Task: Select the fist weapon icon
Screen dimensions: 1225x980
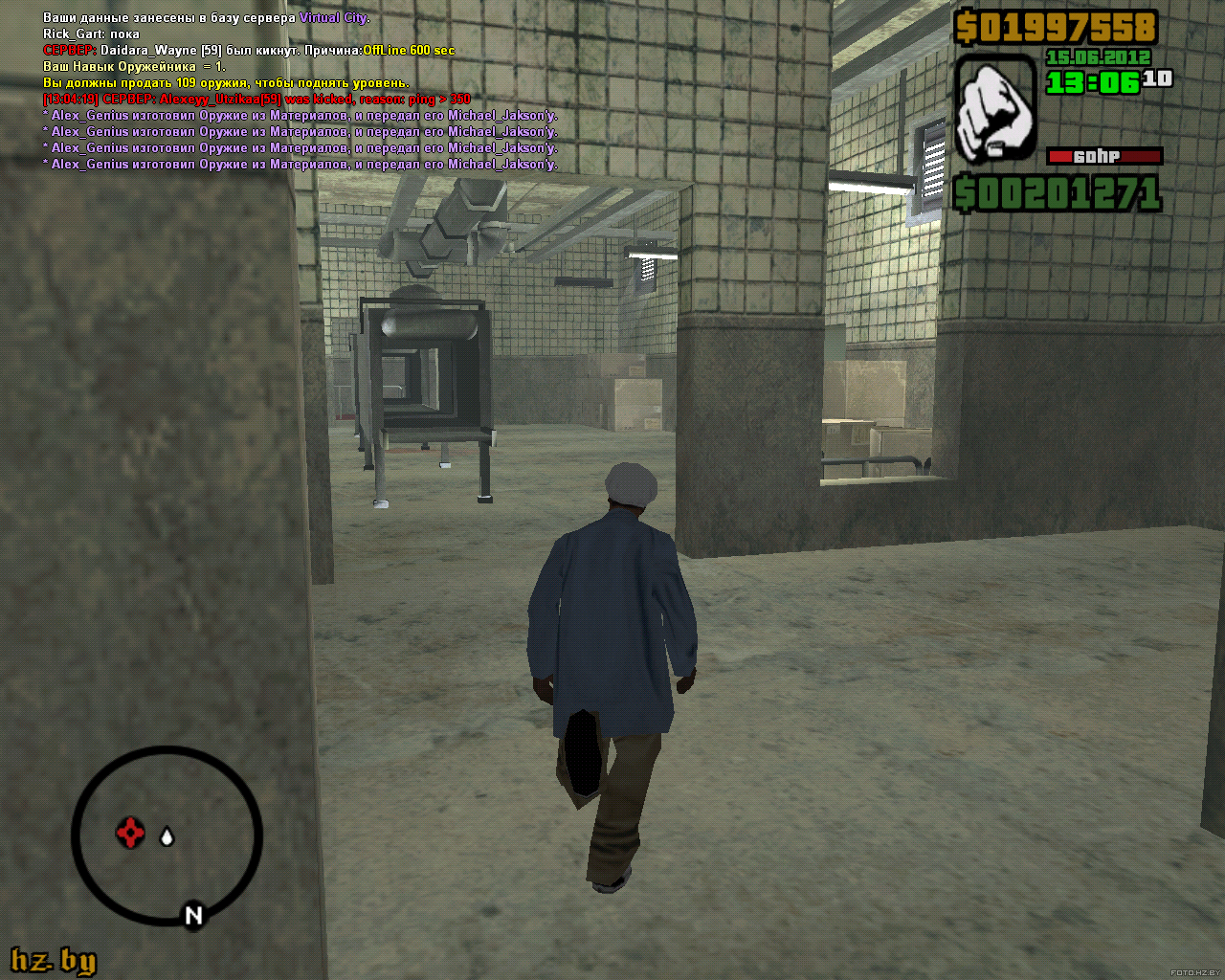Action: point(995,108)
